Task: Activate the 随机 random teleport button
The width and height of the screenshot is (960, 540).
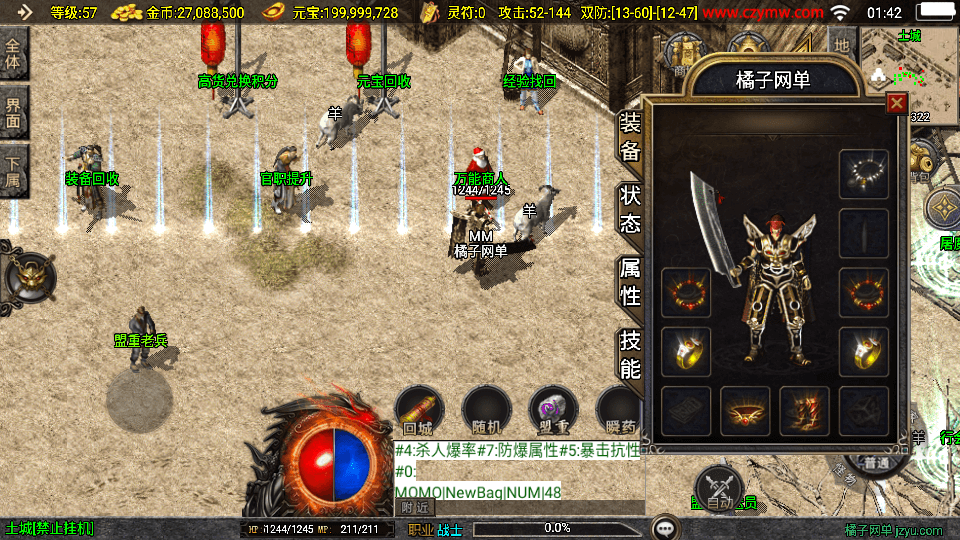Action: point(487,410)
